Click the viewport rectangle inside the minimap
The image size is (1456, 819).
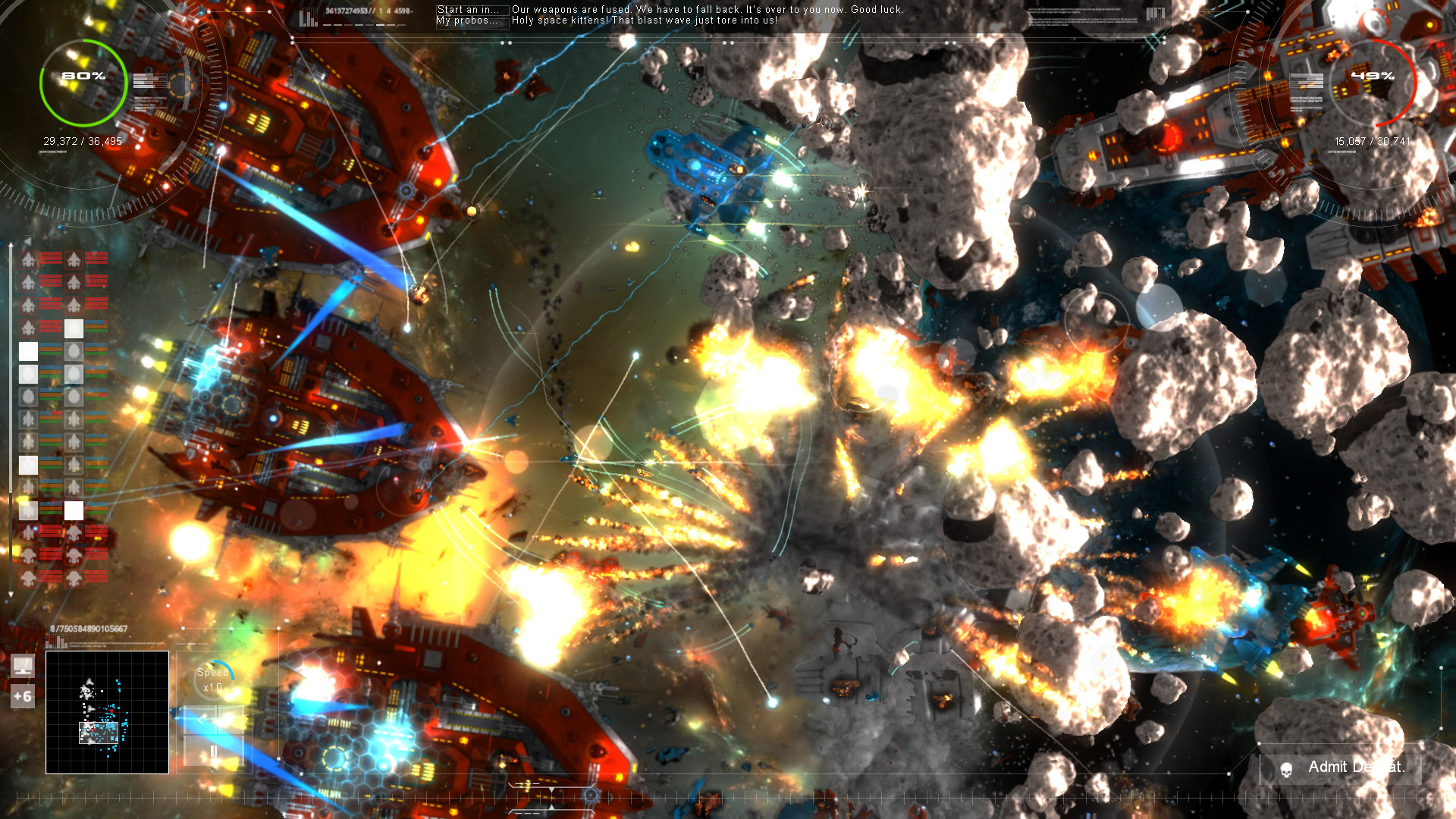click(99, 733)
